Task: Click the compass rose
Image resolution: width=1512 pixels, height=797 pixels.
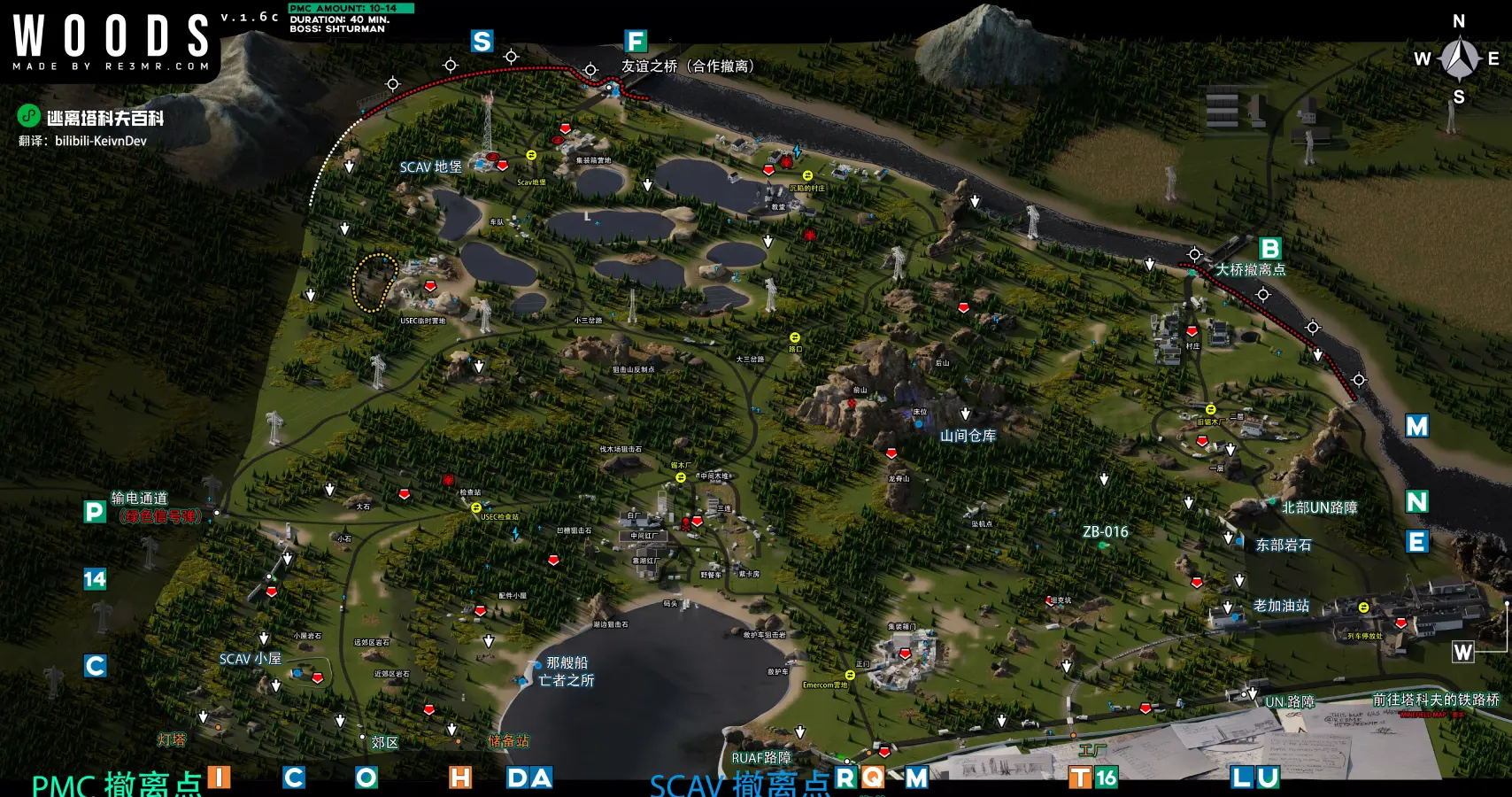Action: tap(1459, 58)
